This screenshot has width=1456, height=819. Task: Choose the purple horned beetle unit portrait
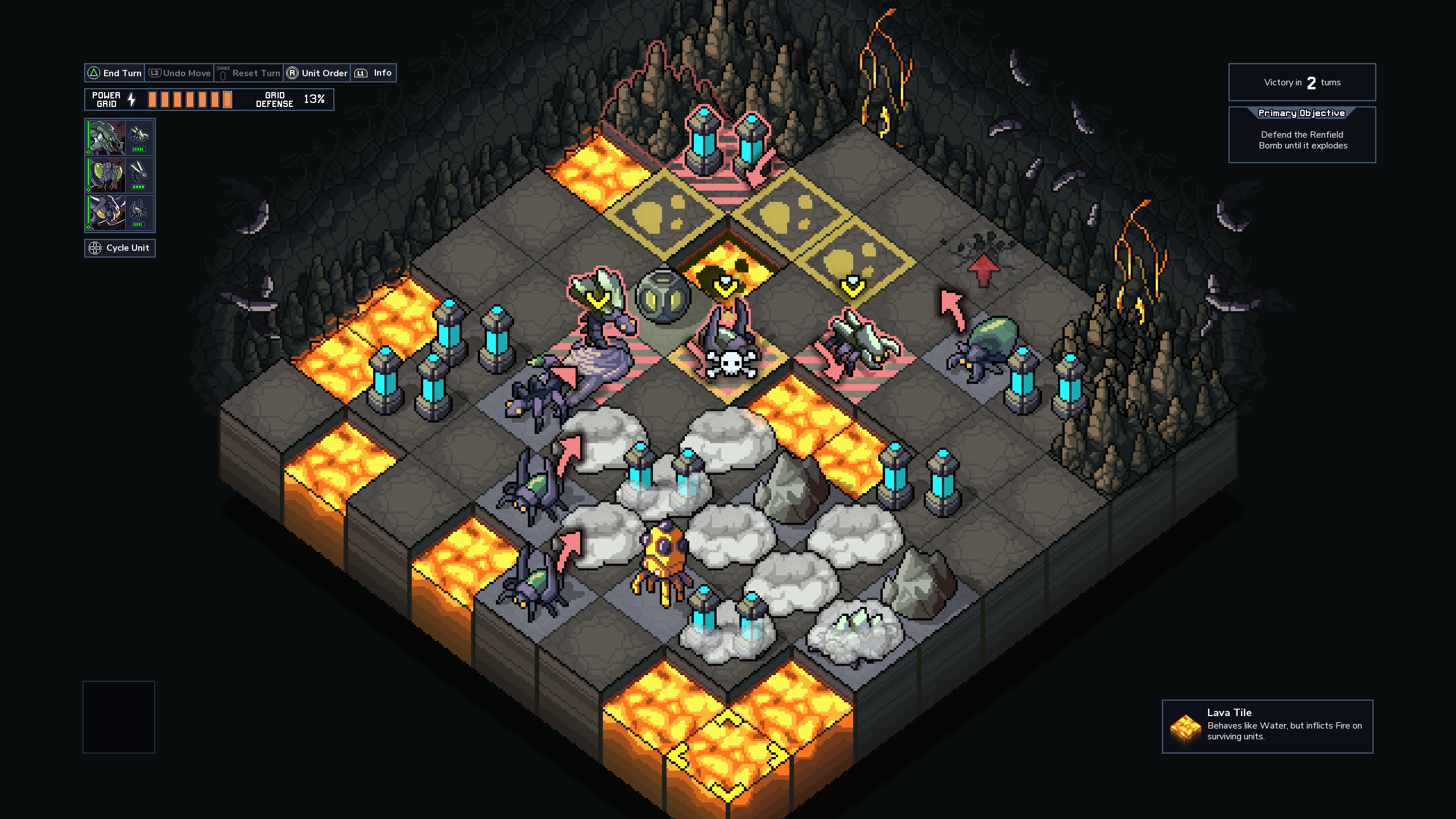coord(106,213)
